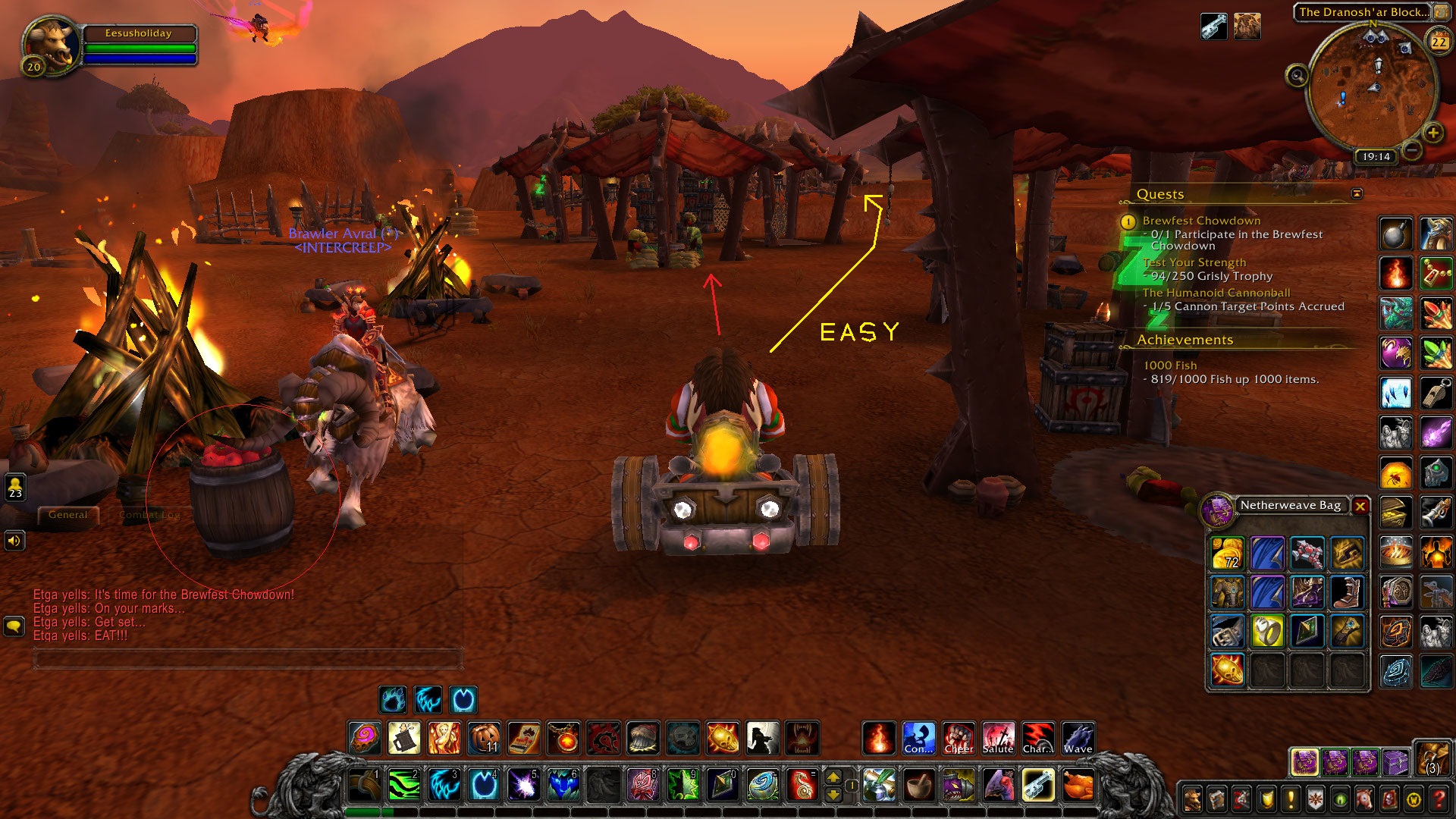Viewport: 1456px width, 819px height.
Task: Toggle the minimap tracking magnifier button
Action: point(1297,76)
